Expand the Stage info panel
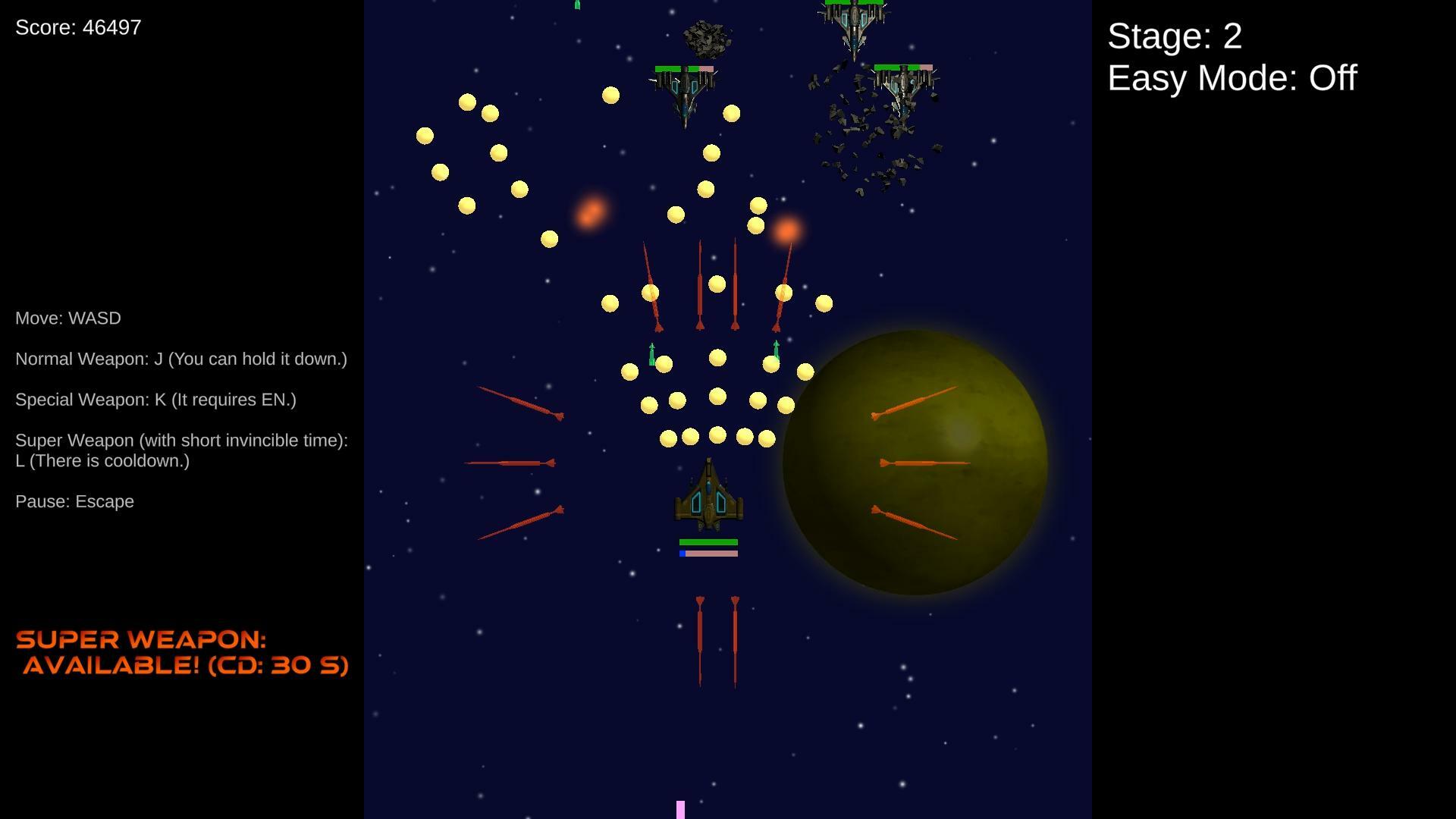1456x819 pixels. [x=1175, y=36]
